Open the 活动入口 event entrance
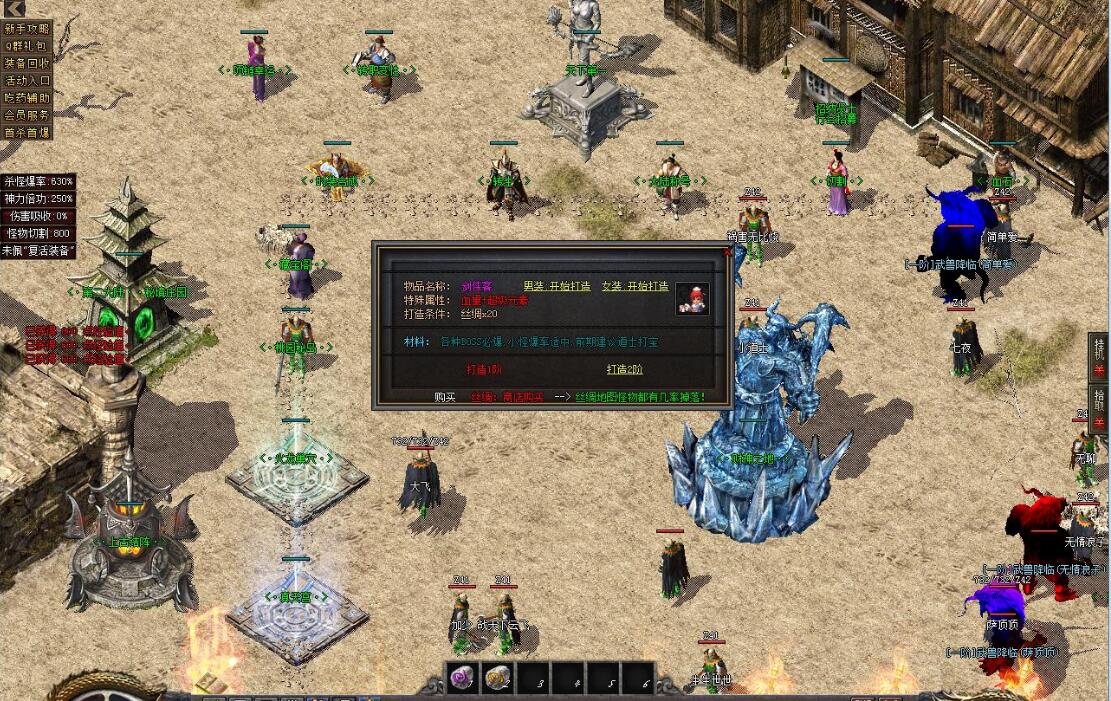Image resolution: width=1111 pixels, height=701 pixels. pos(26,80)
